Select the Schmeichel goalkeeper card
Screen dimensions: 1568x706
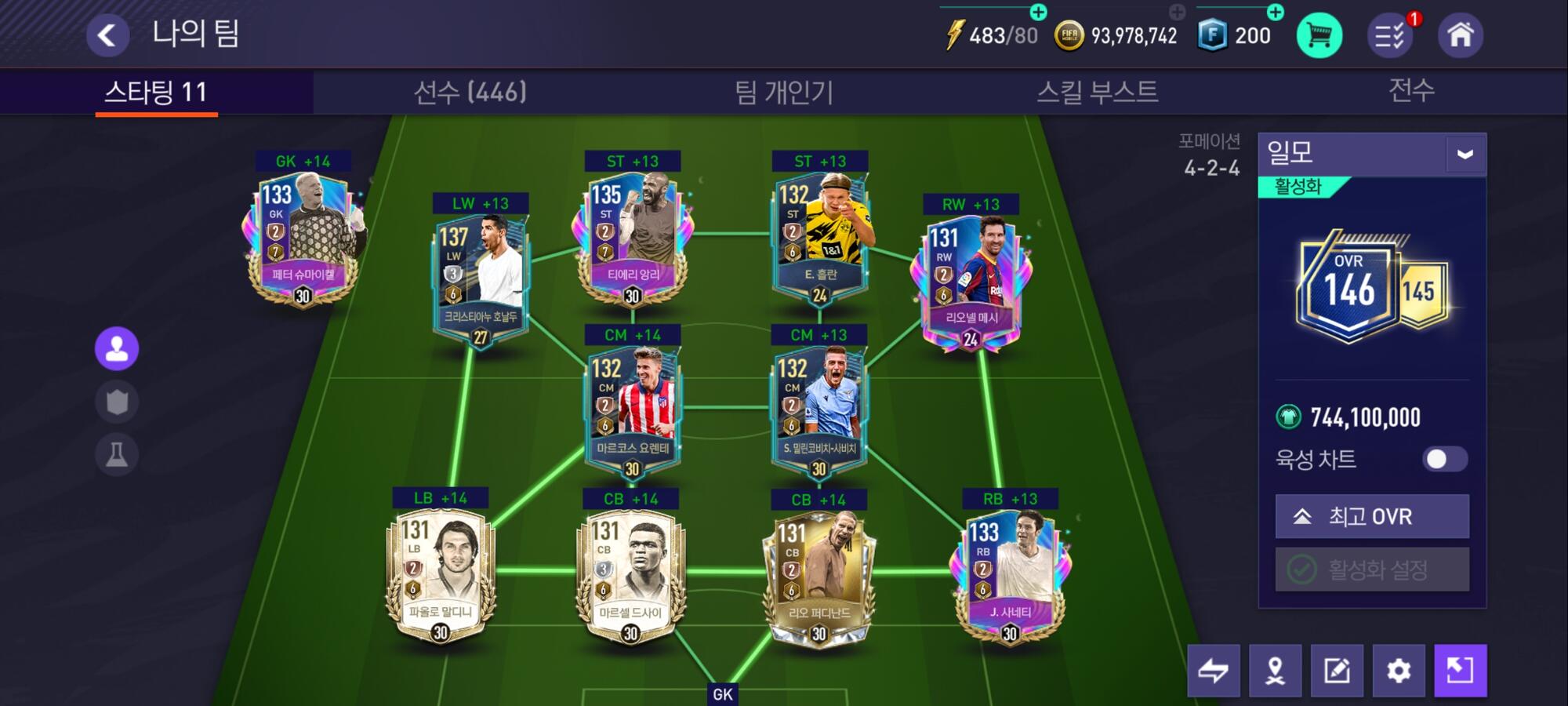click(303, 235)
